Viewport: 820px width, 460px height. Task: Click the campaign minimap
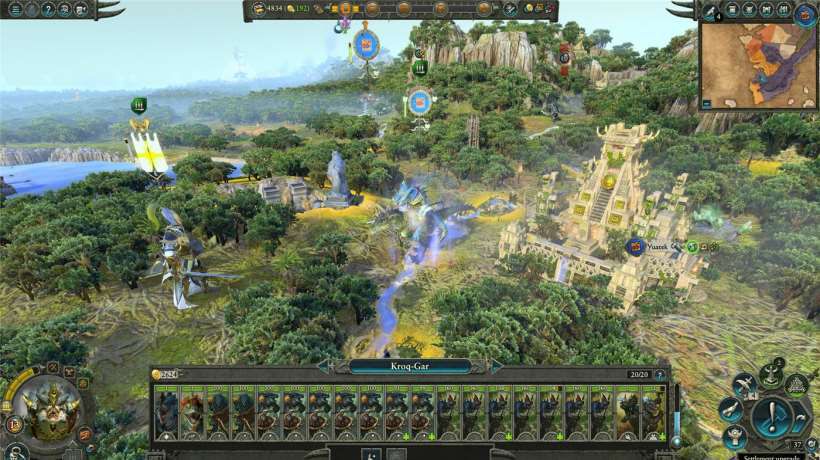click(757, 64)
